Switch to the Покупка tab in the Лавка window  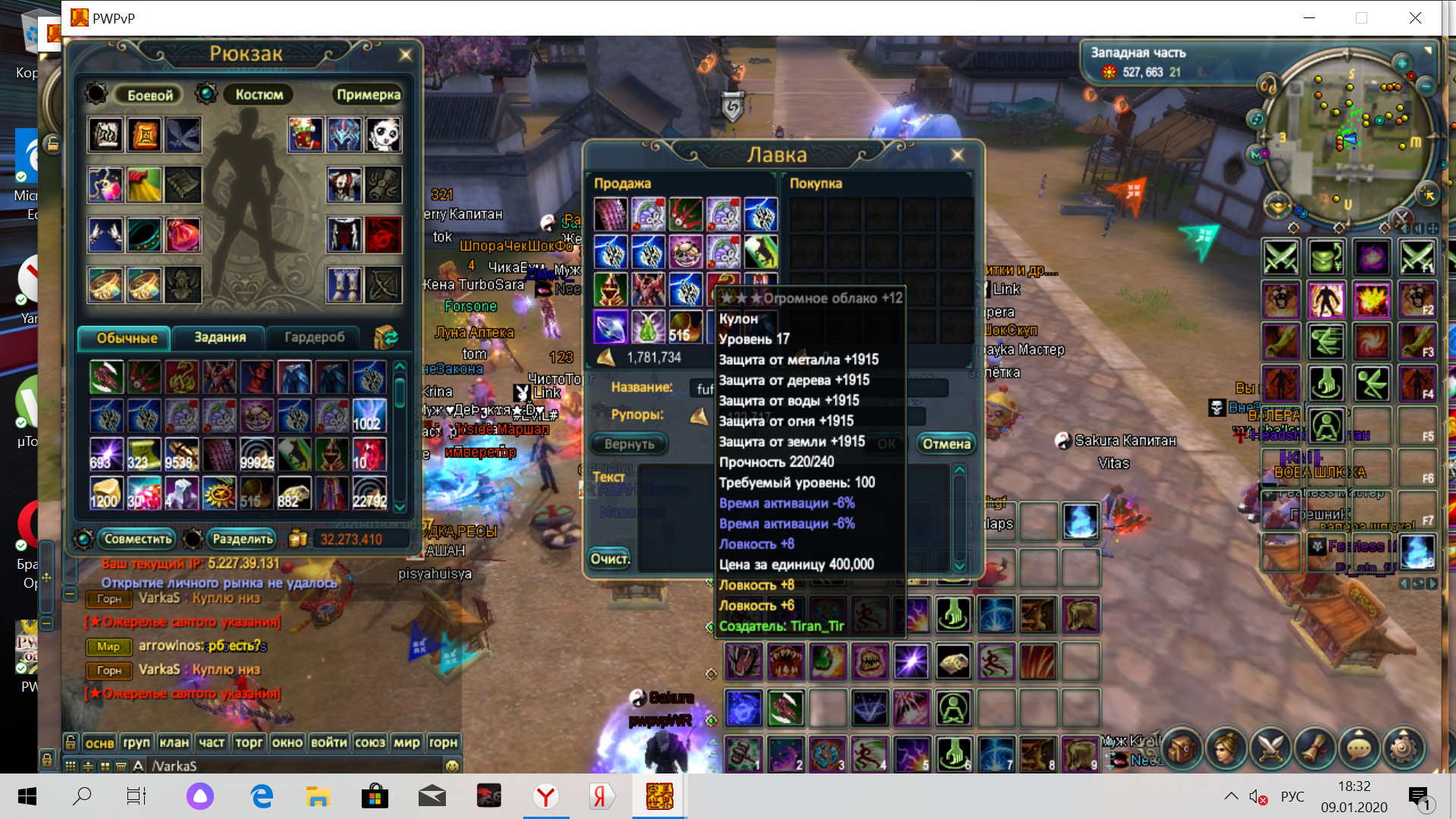pos(817,184)
